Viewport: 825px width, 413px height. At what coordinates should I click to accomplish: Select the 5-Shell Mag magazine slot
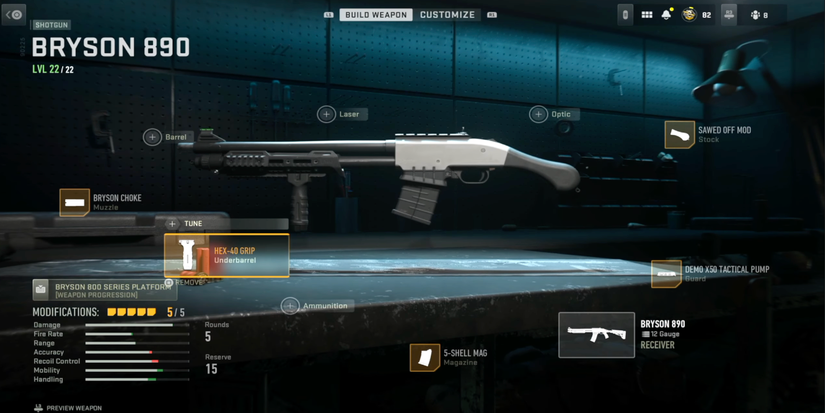(425, 357)
